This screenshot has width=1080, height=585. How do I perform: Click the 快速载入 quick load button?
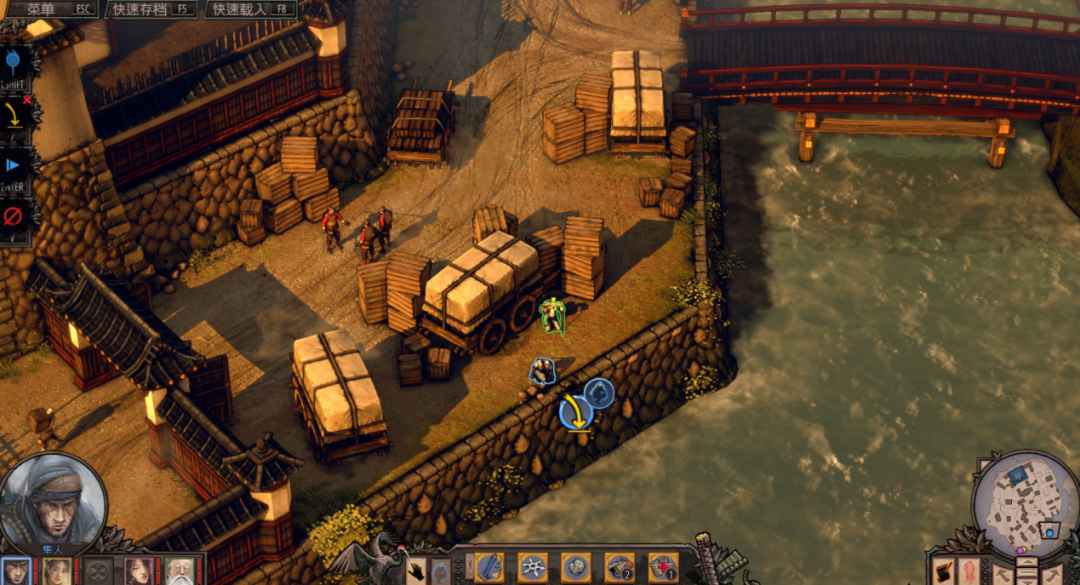[x=252, y=9]
